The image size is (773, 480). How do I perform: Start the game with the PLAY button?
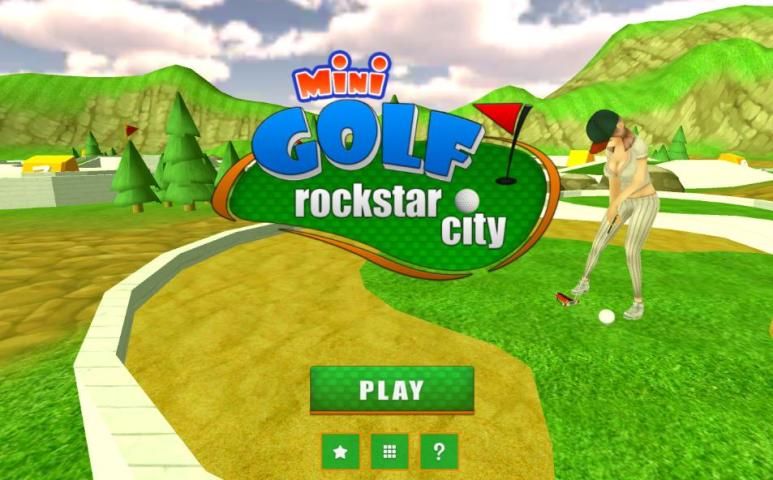tap(392, 389)
